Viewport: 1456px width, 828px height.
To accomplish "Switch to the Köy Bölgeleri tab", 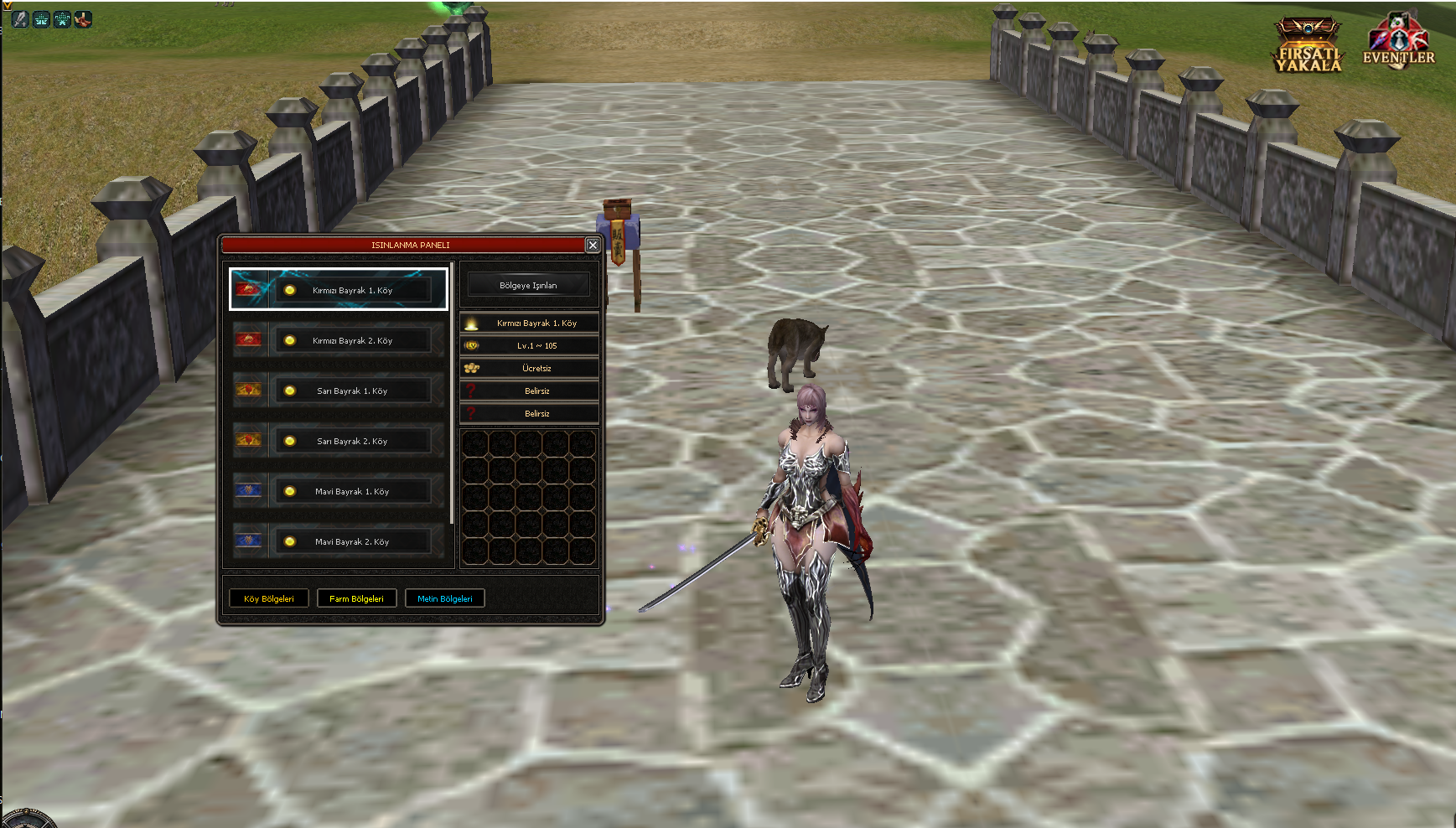I will pos(269,598).
